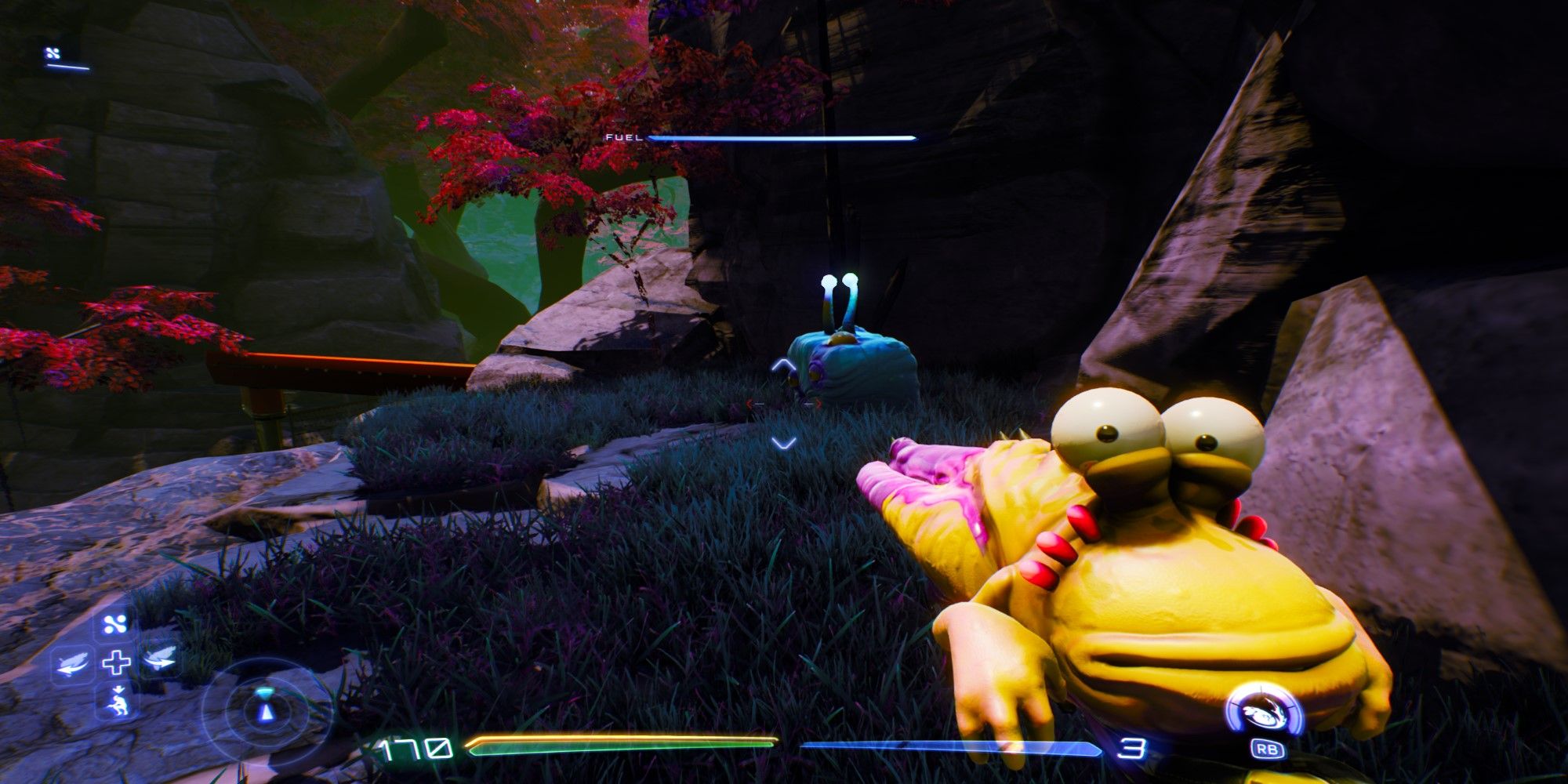The width and height of the screenshot is (1568, 784).
Task: Select the right feather swap icon
Action: pos(160,659)
